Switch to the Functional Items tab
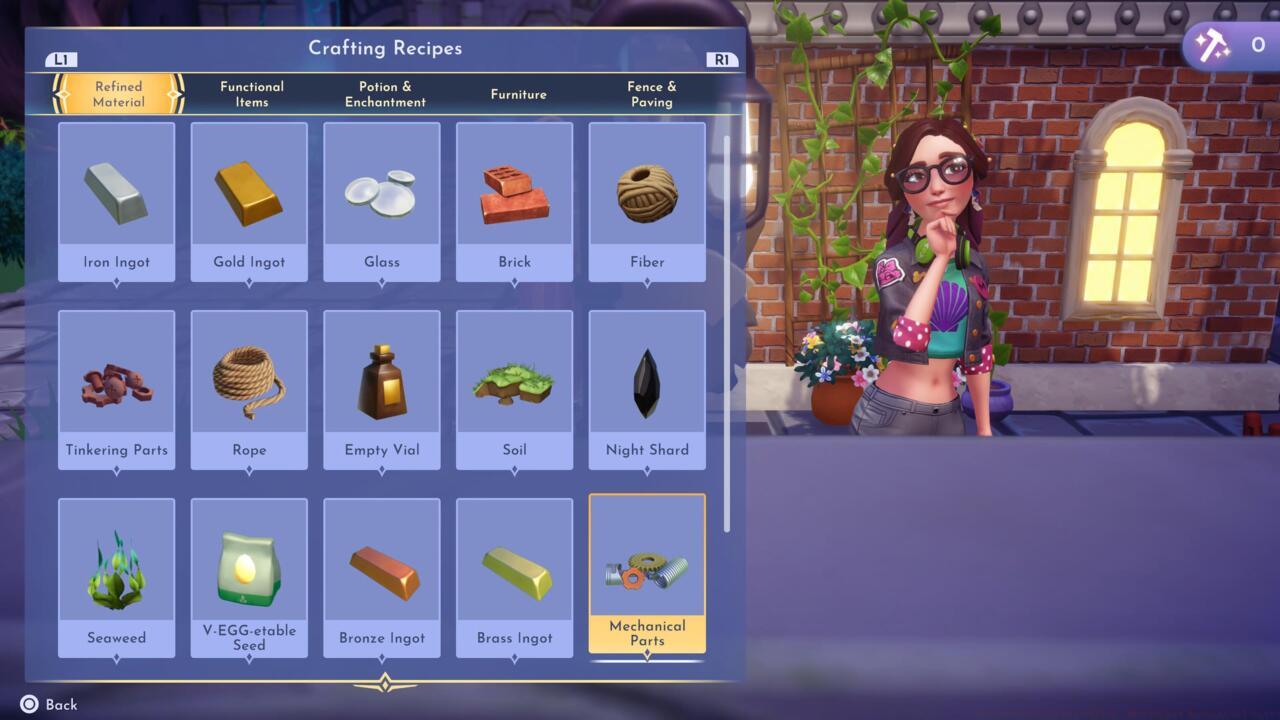1280x720 pixels. tap(252, 94)
